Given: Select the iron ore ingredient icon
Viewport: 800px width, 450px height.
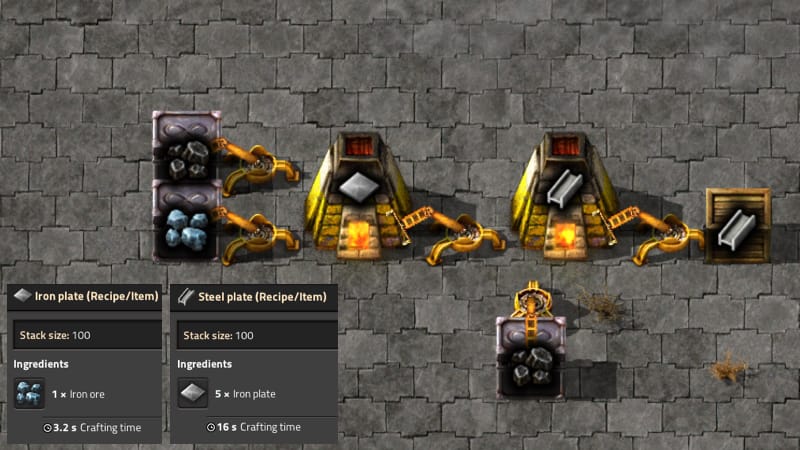Looking at the screenshot, I should (29, 393).
